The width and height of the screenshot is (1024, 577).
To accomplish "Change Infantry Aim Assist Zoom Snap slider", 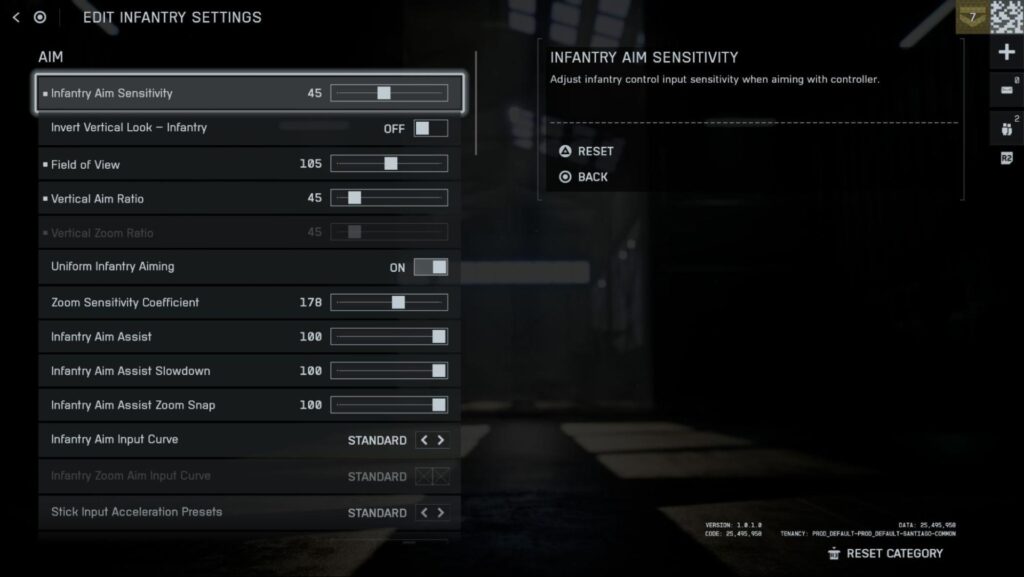I will (438, 405).
